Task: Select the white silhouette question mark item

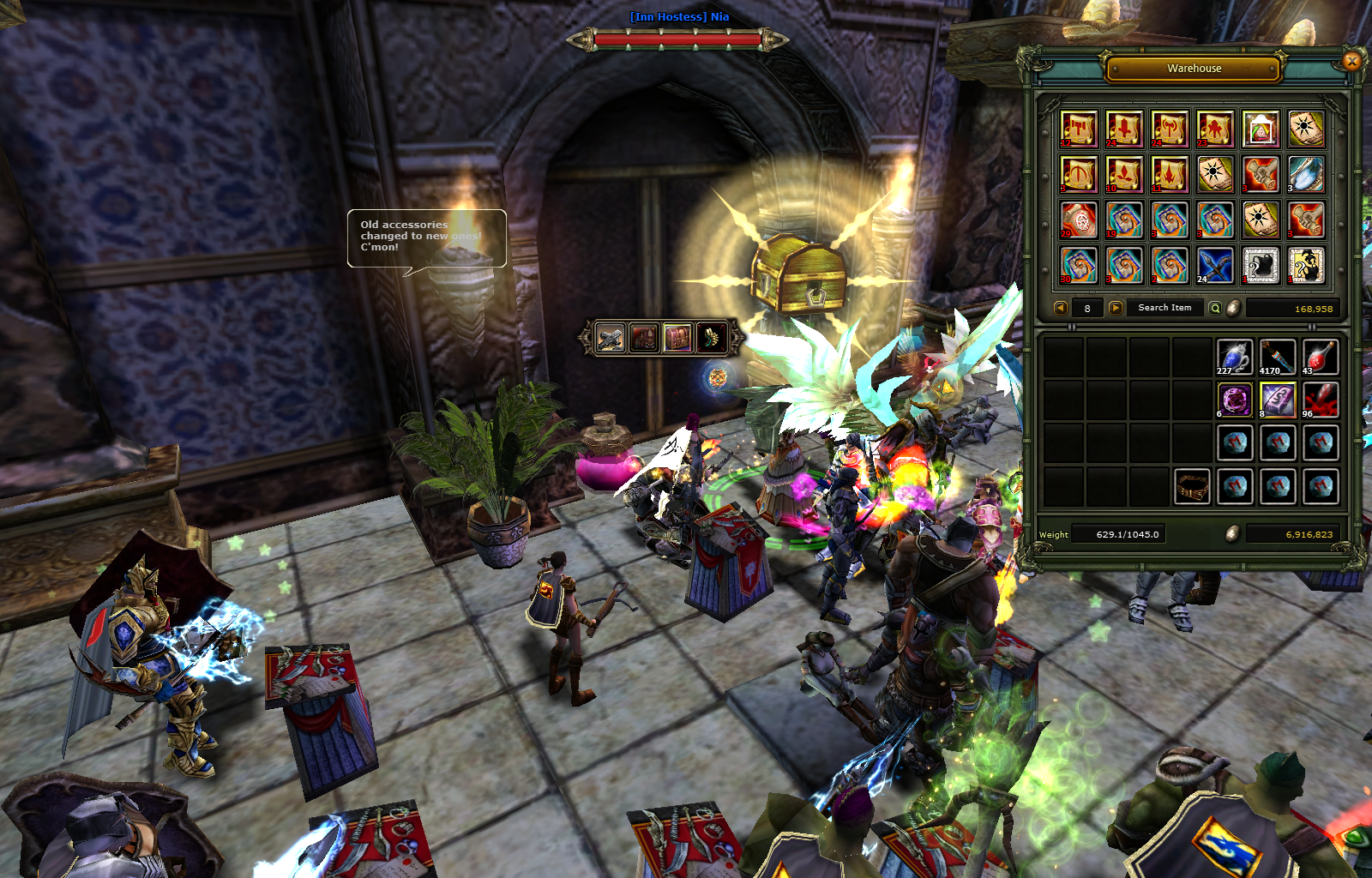Action: pyautogui.click(x=1261, y=265)
